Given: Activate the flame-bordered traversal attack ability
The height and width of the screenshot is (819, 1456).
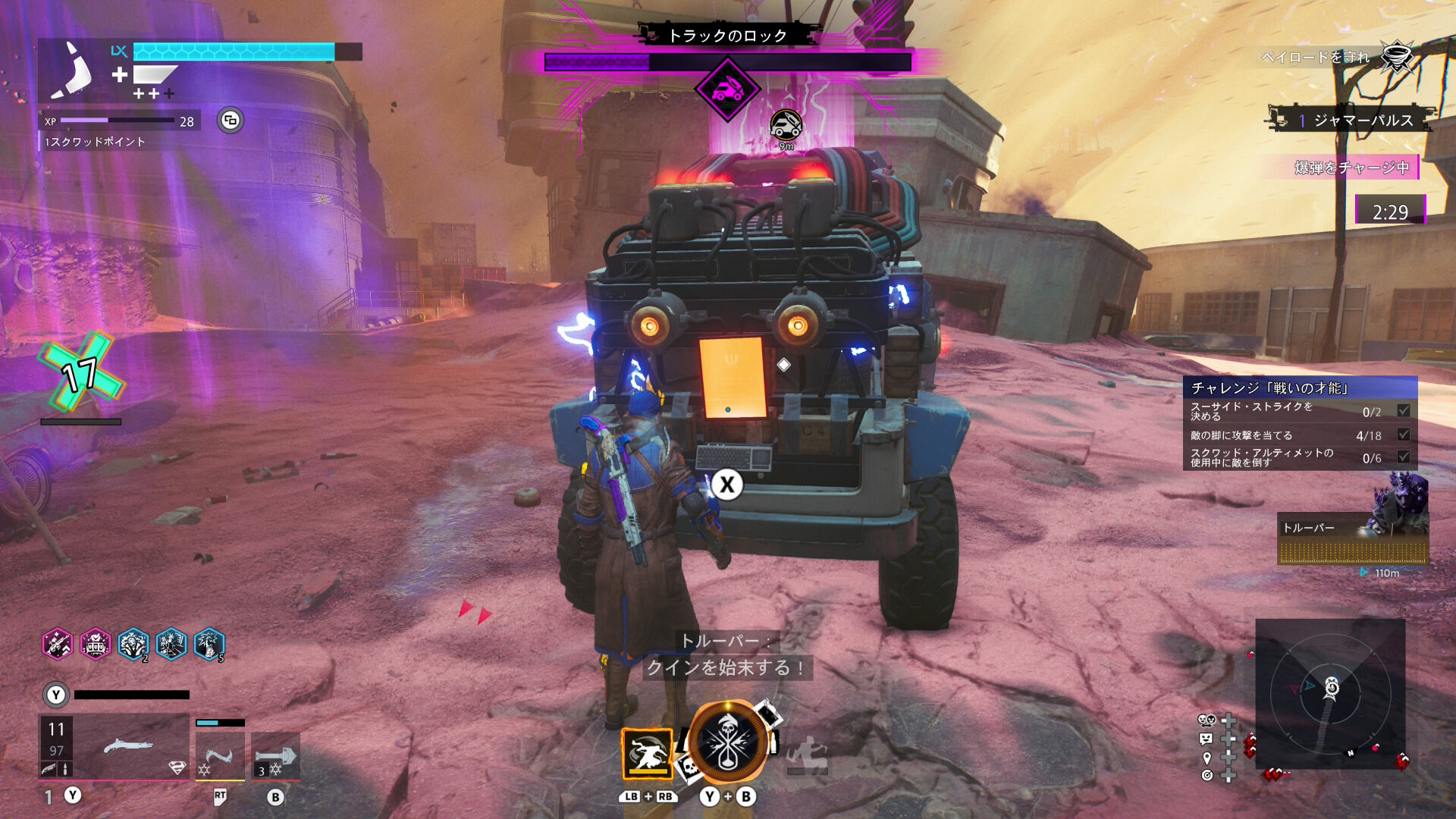Looking at the screenshot, I should tap(647, 754).
